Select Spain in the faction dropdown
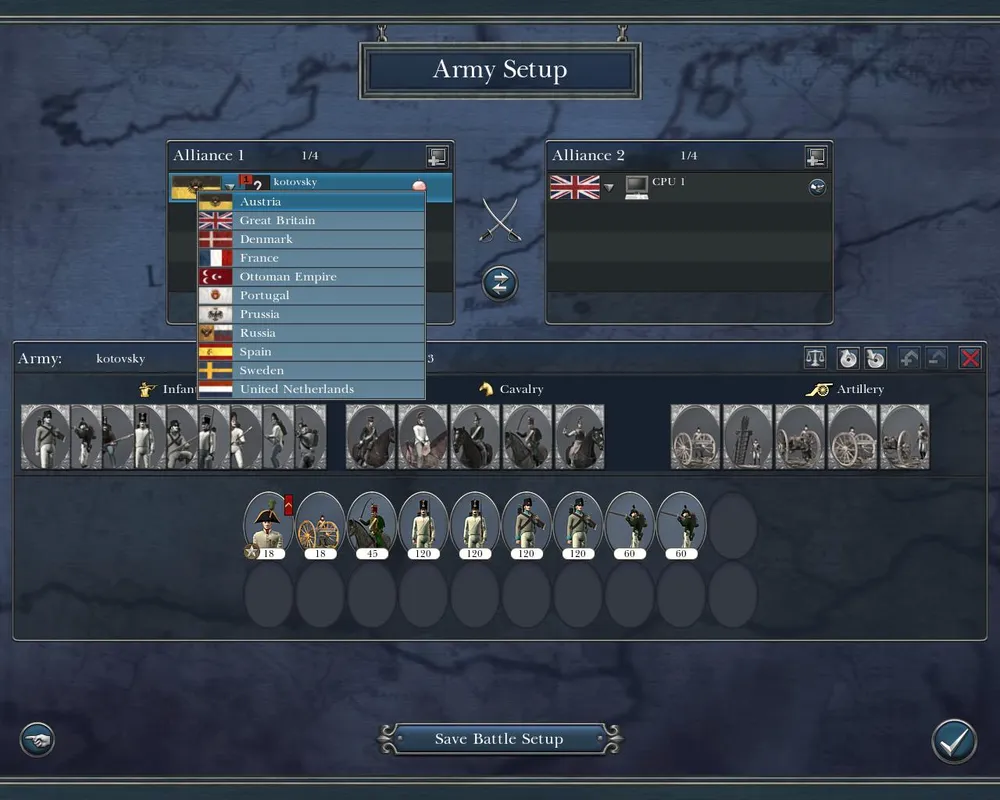This screenshot has width=1000, height=800. click(310, 352)
